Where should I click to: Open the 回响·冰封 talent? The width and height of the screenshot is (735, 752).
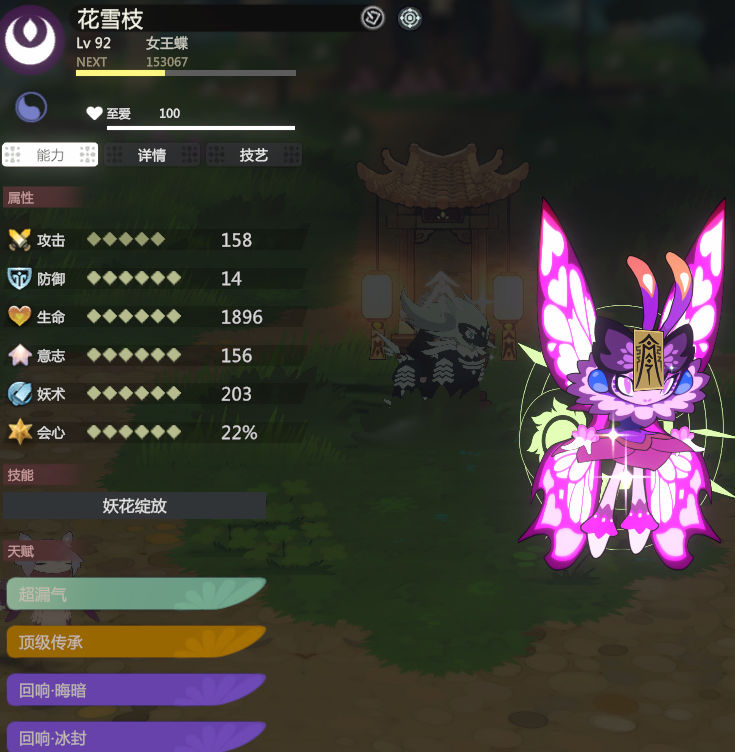(135, 736)
